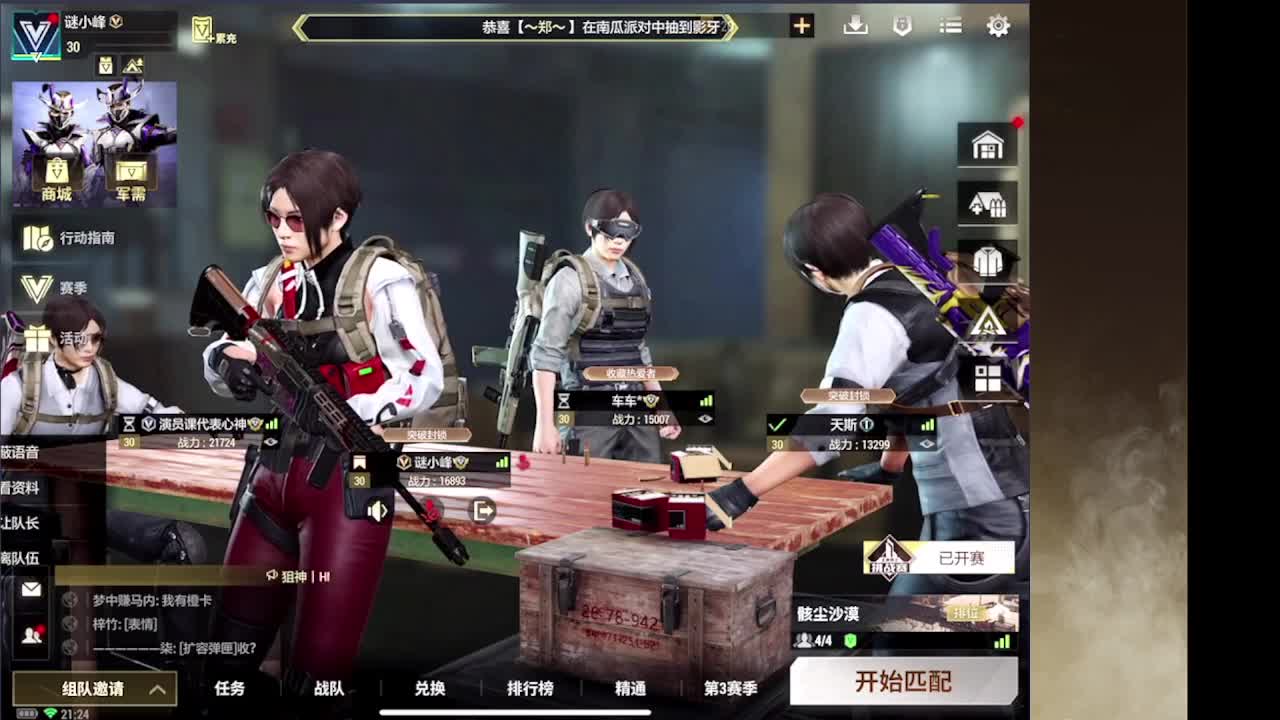The width and height of the screenshot is (1280, 720).
Task: Collapse the 组队邀请 panel chevron
Action: [x=158, y=690]
